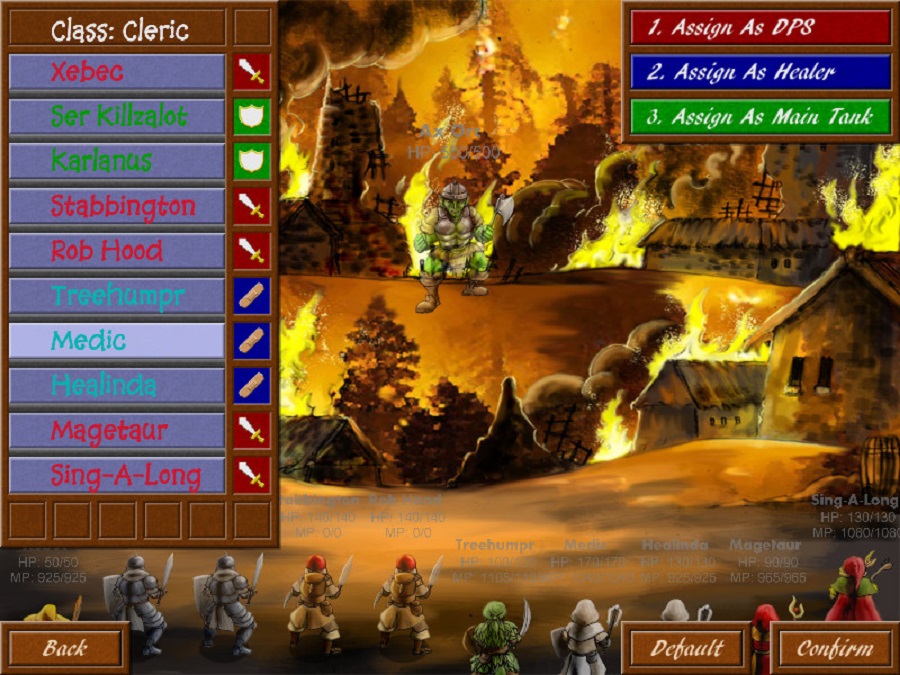Select Xebec in the party list

coord(117,72)
